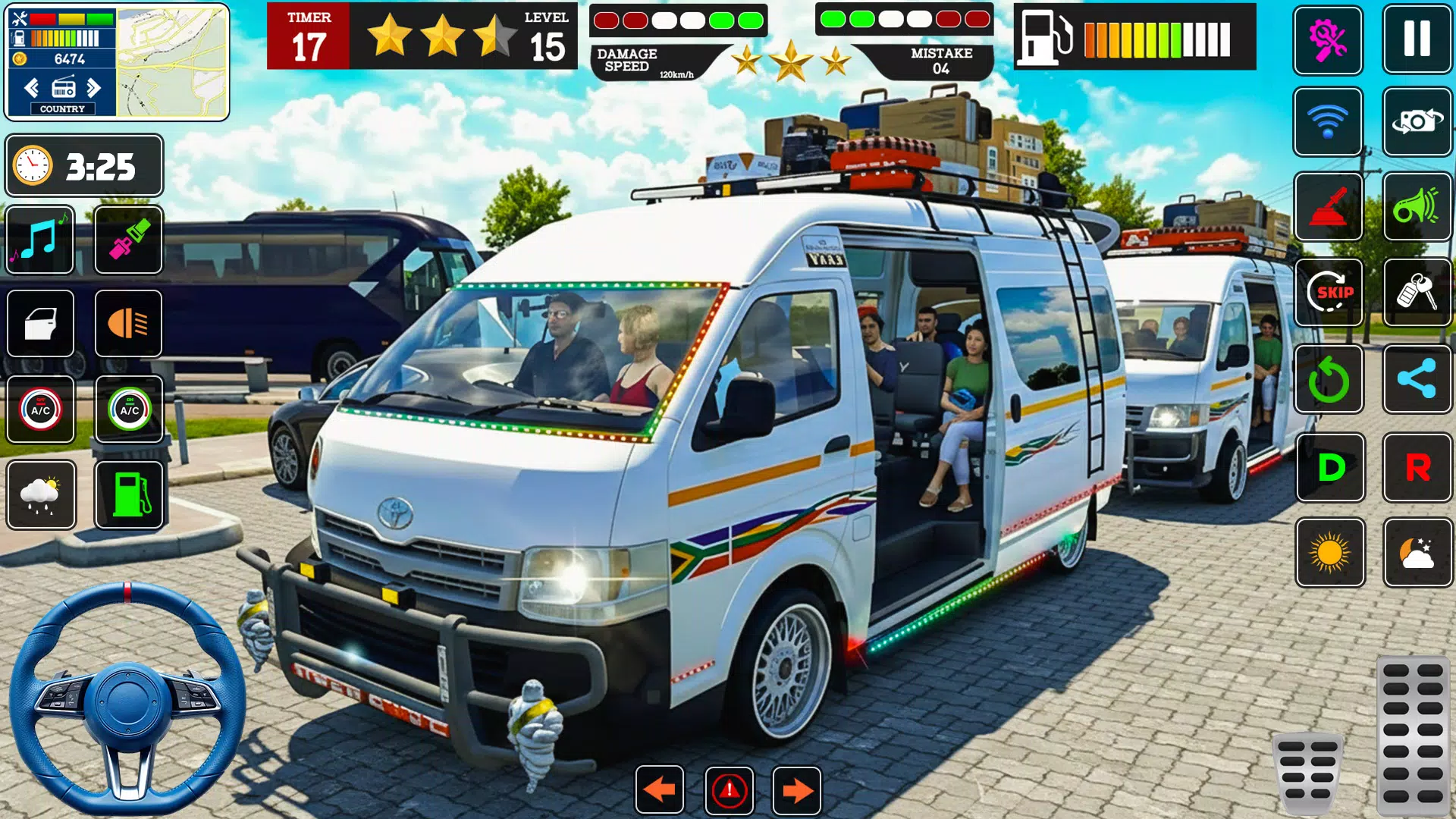Open the share button
The height and width of the screenshot is (819, 1456).
click(1417, 378)
